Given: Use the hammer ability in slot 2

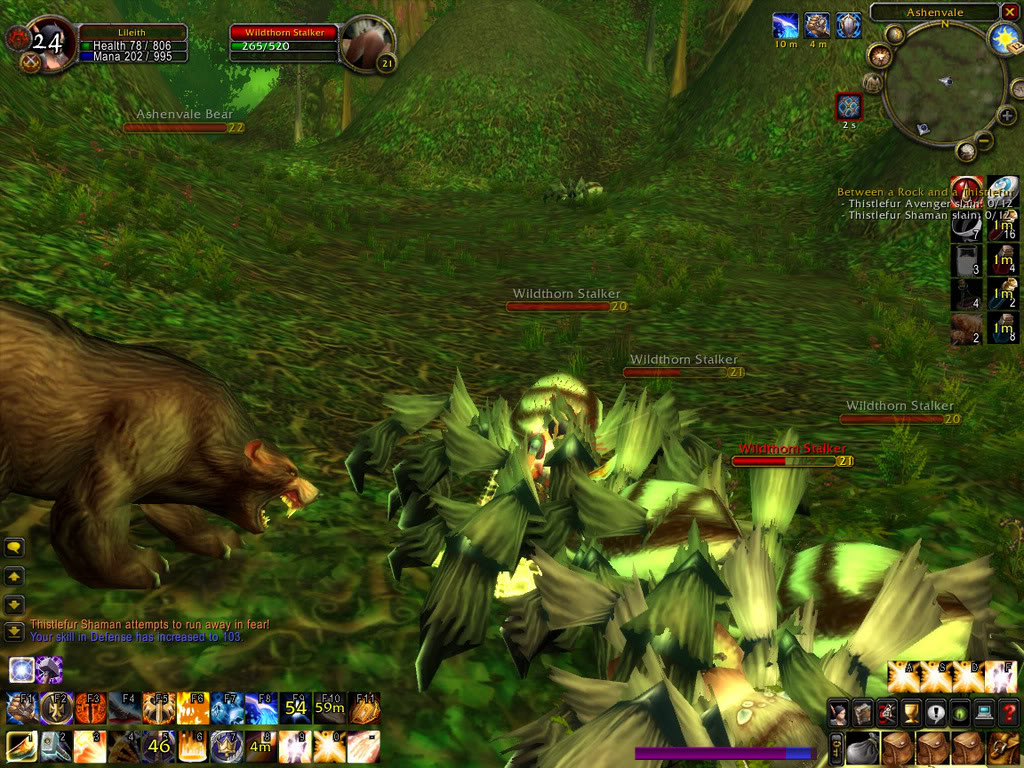Looking at the screenshot, I should 56,746.
